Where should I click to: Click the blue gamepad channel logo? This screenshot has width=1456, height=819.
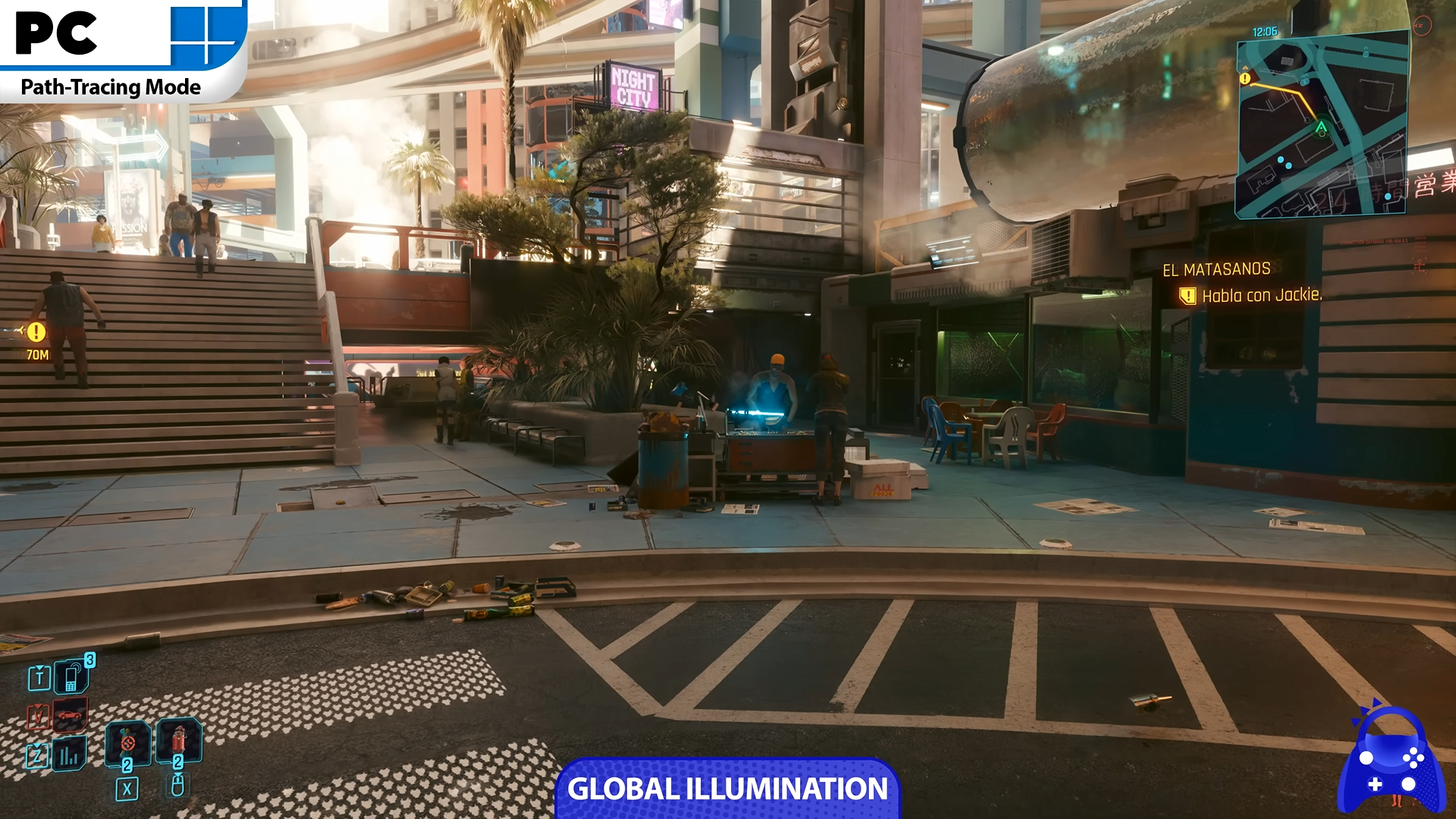(x=1390, y=762)
